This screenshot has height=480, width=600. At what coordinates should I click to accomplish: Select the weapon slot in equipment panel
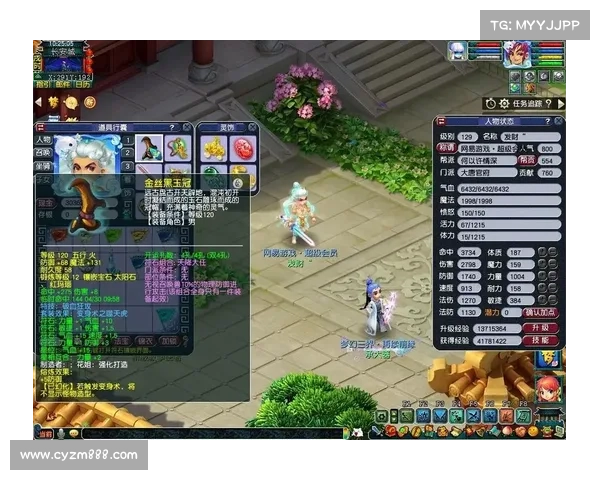pos(149,148)
